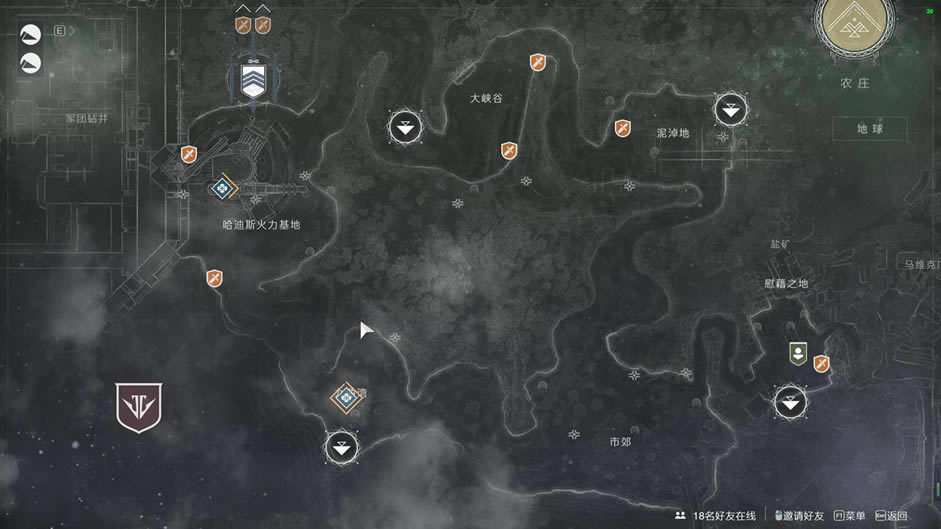Select the public event at 哈迪斯火力基地
This screenshot has height=529, width=941.
tap(222, 187)
